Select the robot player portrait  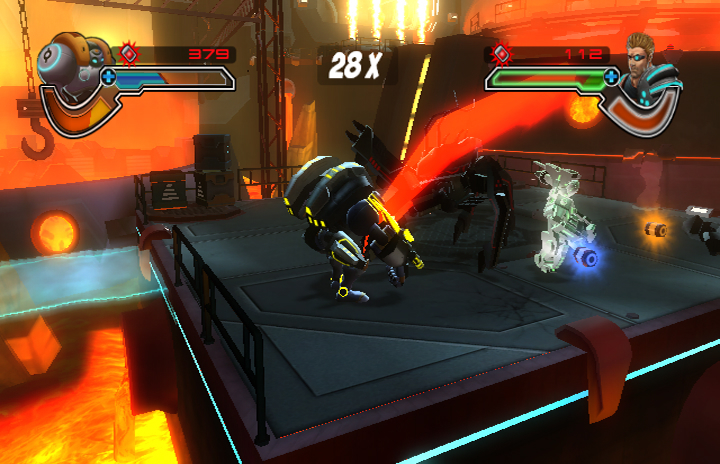(x=72, y=68)
